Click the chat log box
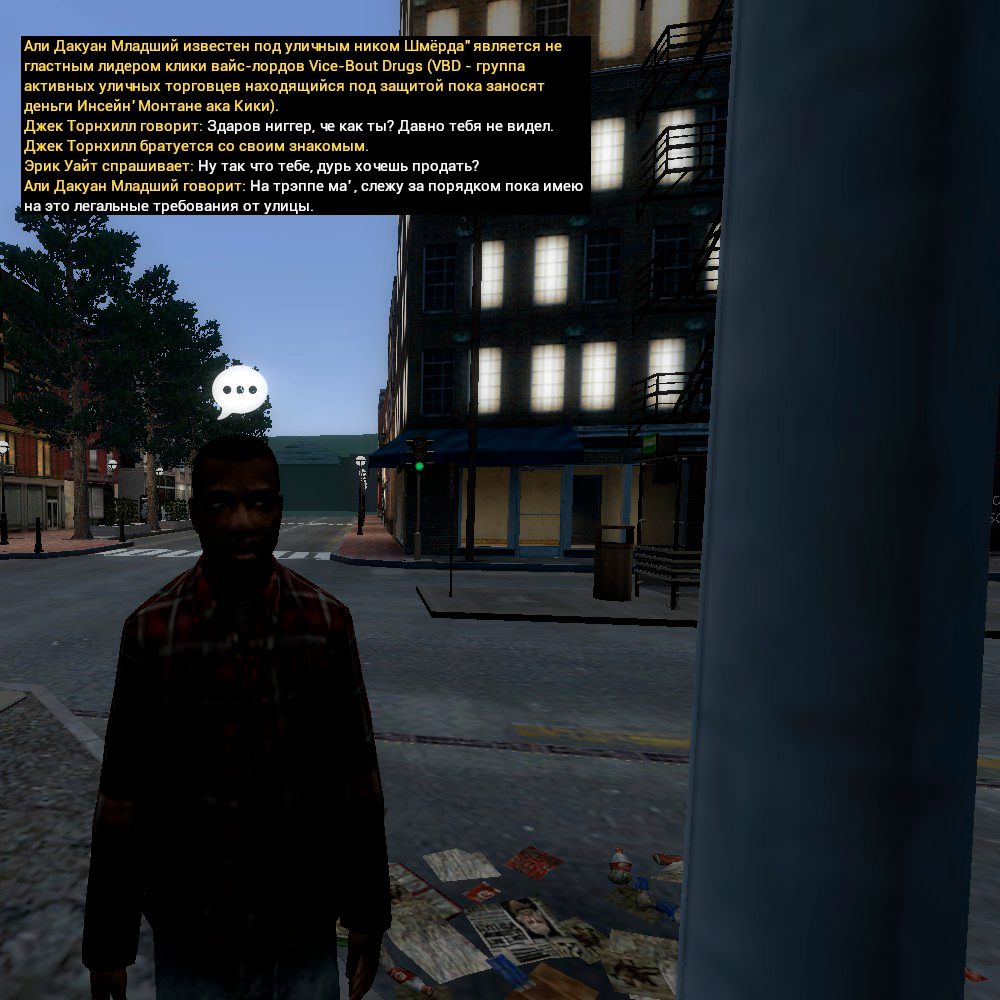Screen dimensions: 1000x1000 pyautogui.click(x=304, y=126)
